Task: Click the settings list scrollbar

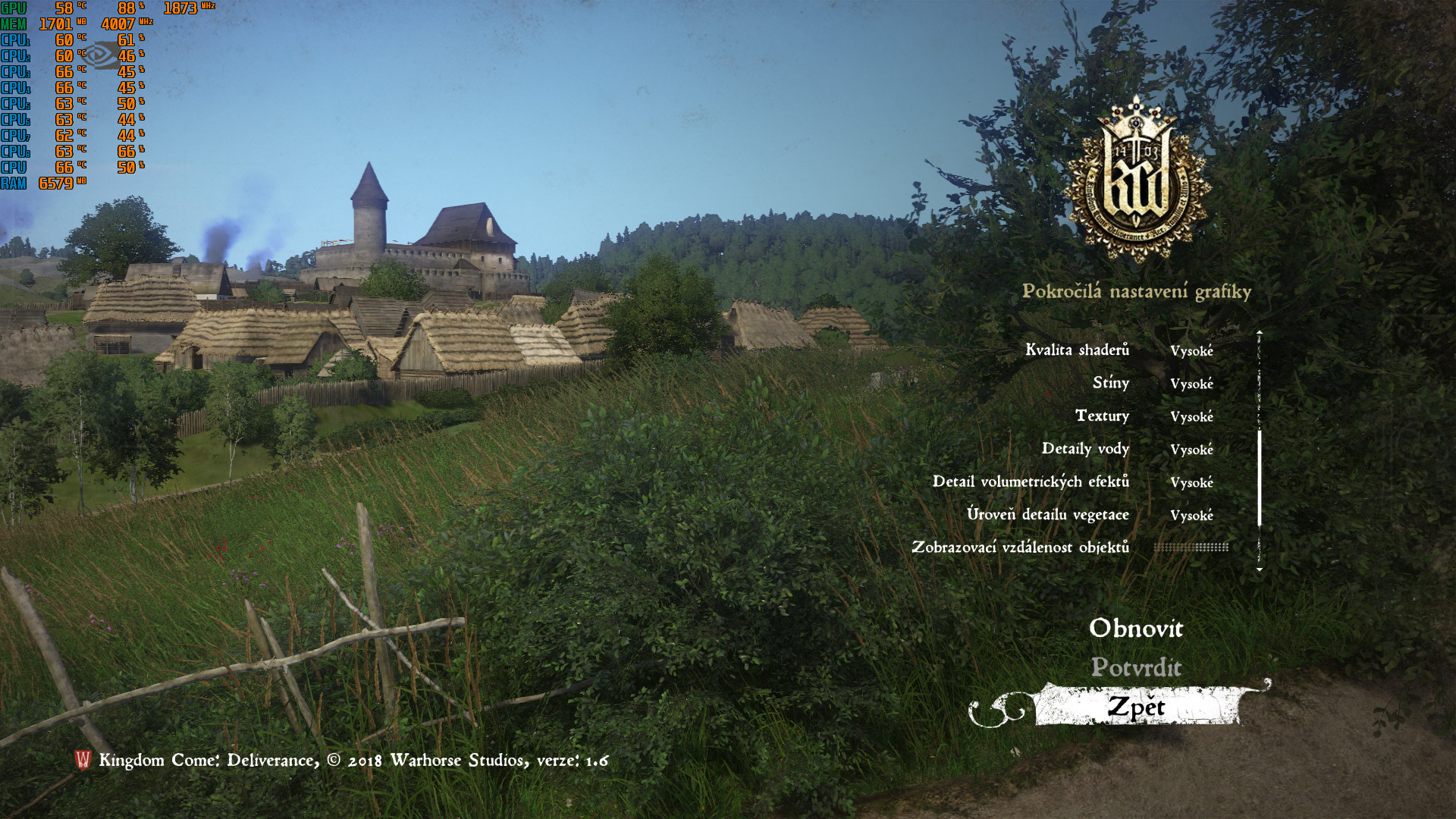Action: [1259, 478]
